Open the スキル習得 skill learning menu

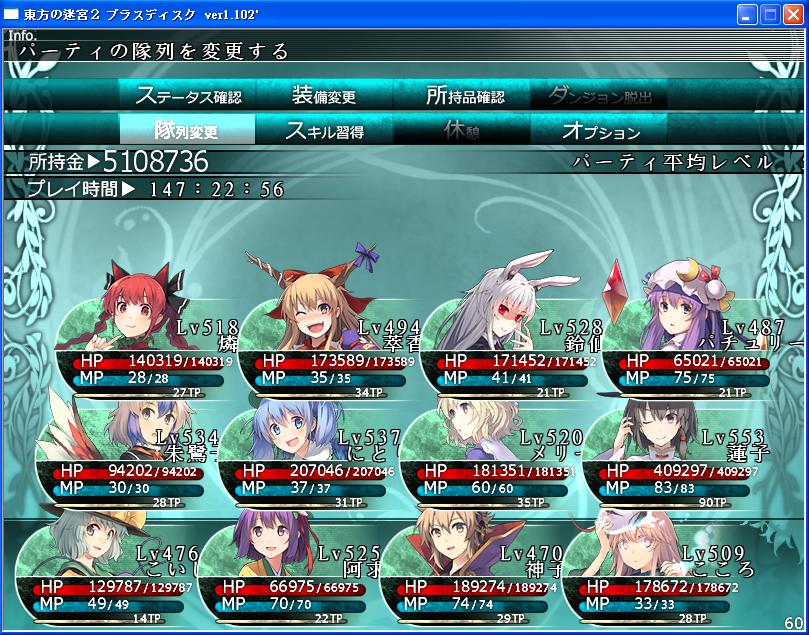[x=324, y=130]
